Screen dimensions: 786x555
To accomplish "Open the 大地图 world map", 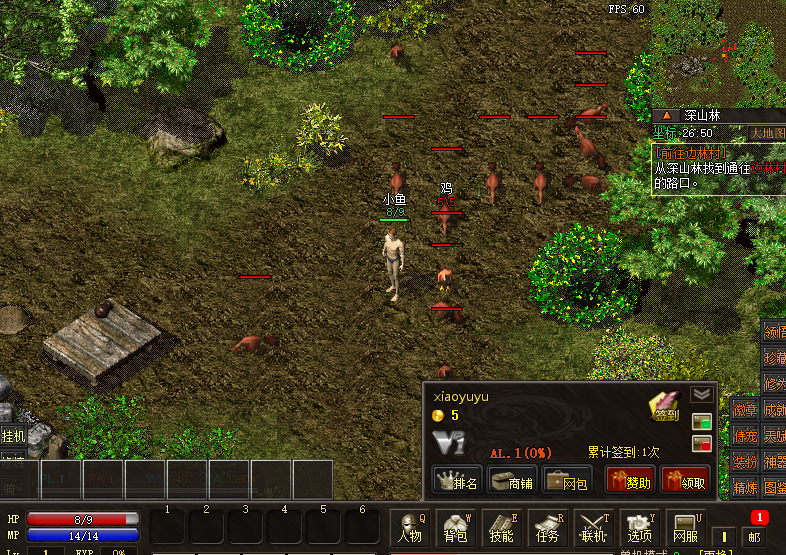I will pyautogui.click(x=766, y=132).
